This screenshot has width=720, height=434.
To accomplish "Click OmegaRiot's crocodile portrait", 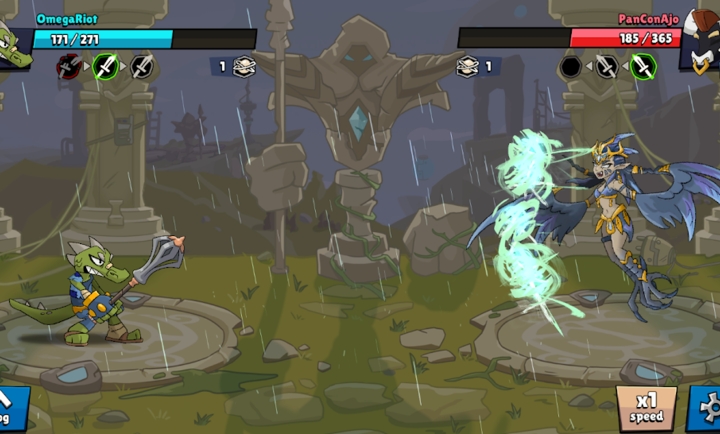I will 14,46.
